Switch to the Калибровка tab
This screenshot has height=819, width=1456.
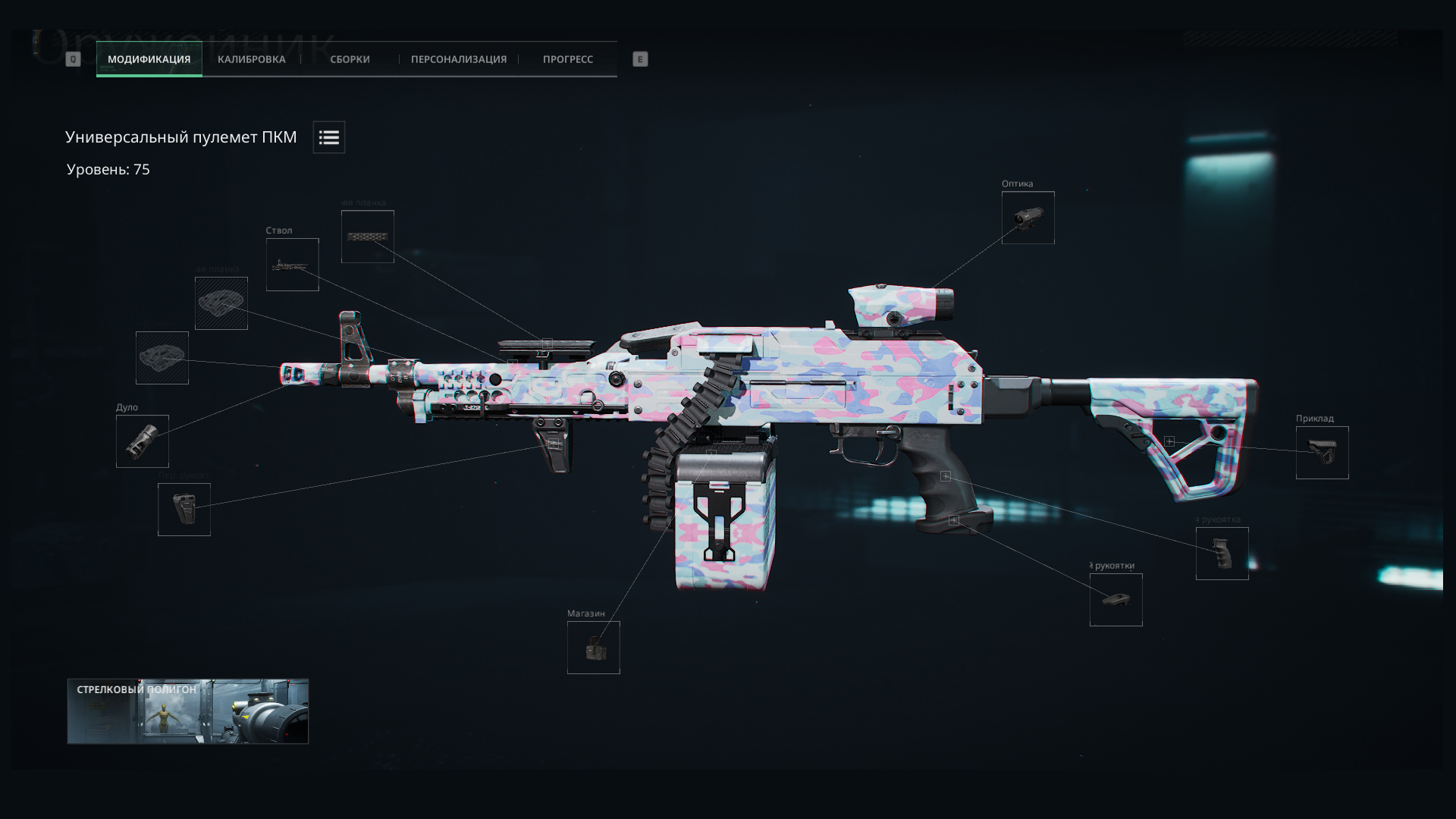(251, 59)
